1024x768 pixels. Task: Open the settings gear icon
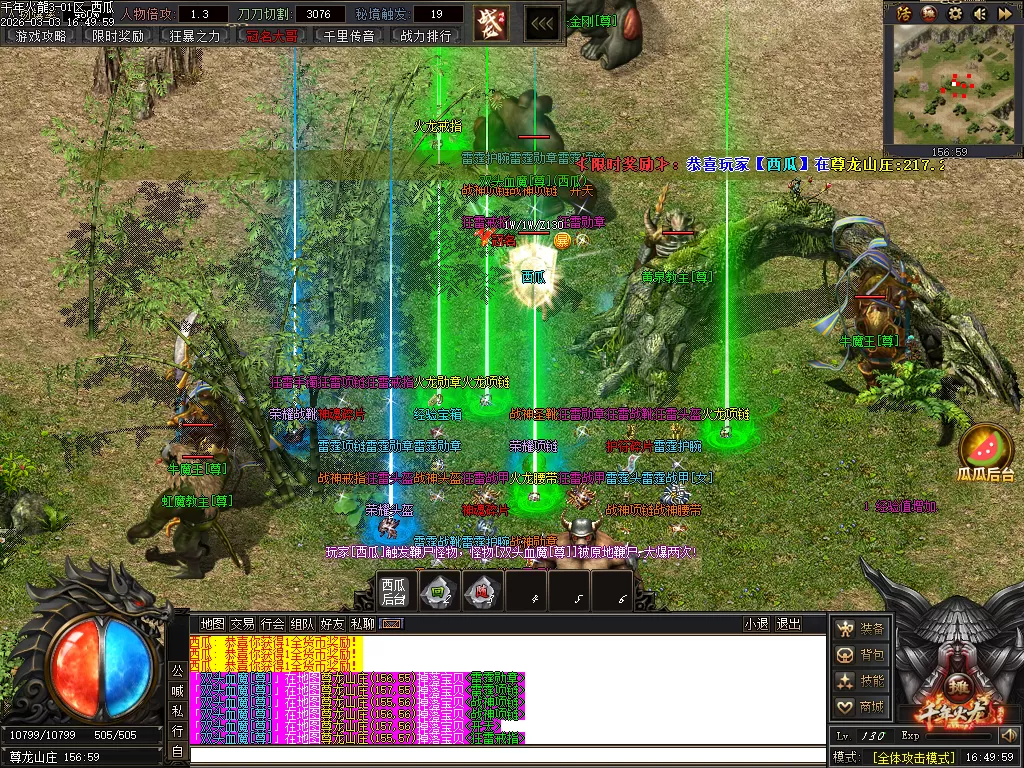click(955, 13)
